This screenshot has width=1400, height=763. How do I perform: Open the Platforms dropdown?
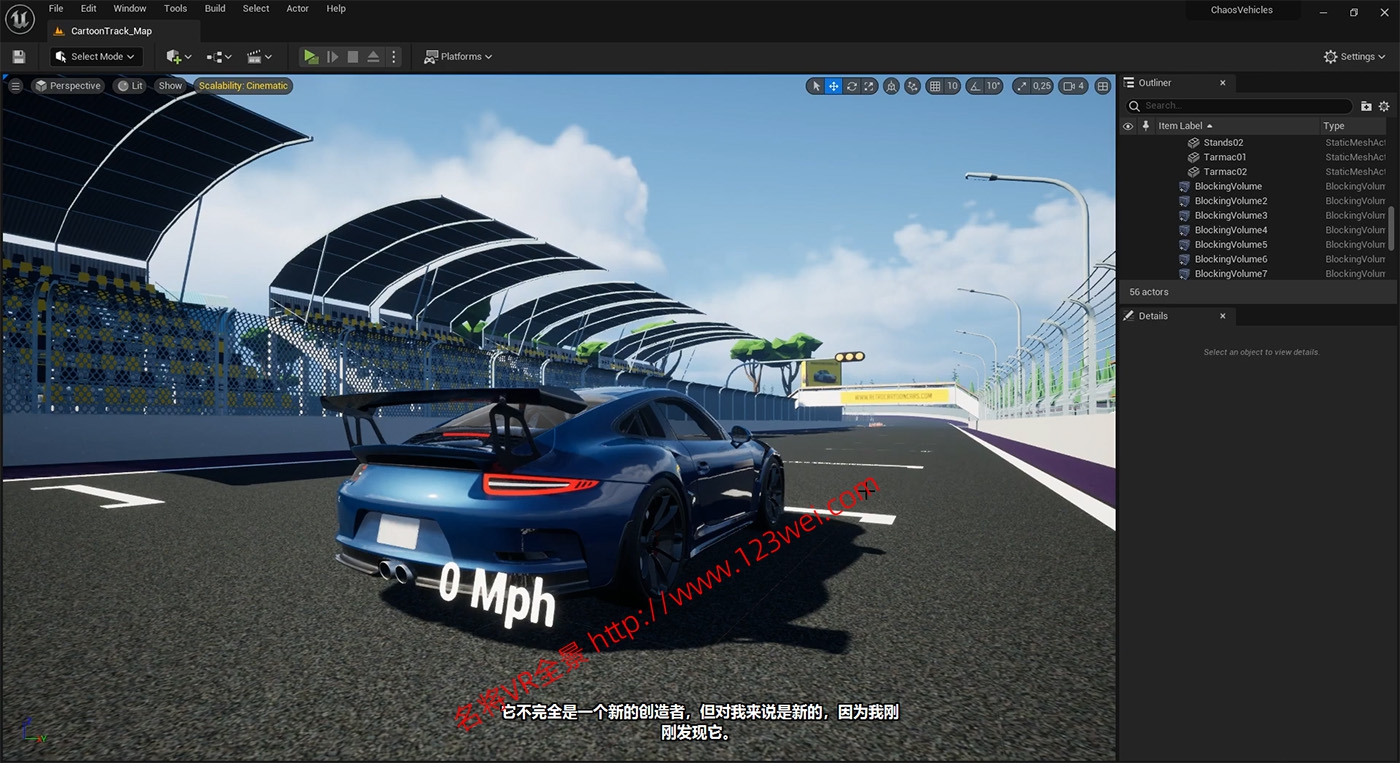458,56
